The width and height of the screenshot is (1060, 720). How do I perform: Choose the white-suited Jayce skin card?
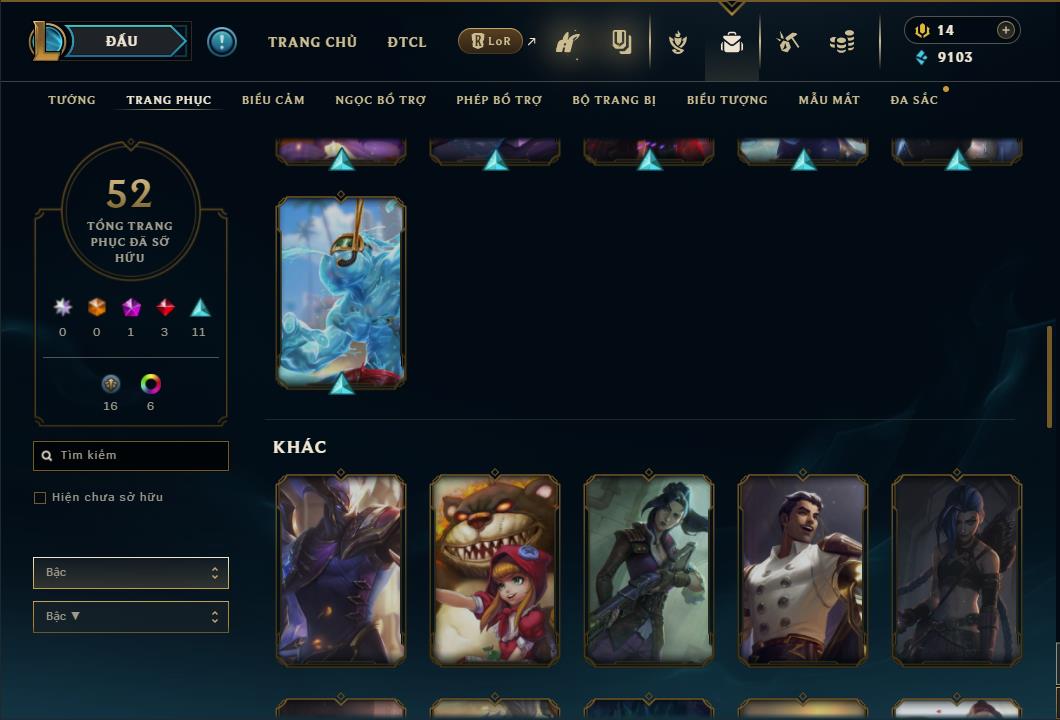click(803, 570)
